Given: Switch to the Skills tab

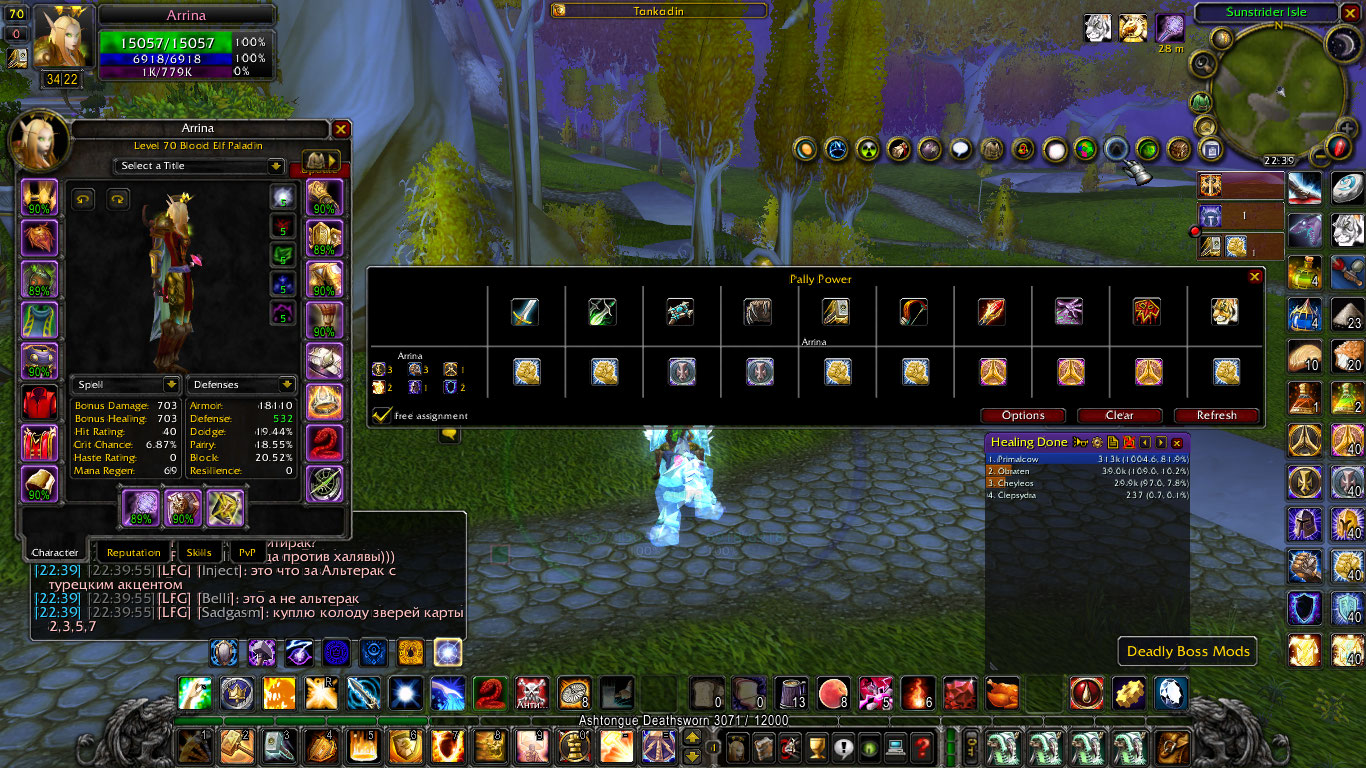Looking at the screenshot, I should click(x=199, y=552).
